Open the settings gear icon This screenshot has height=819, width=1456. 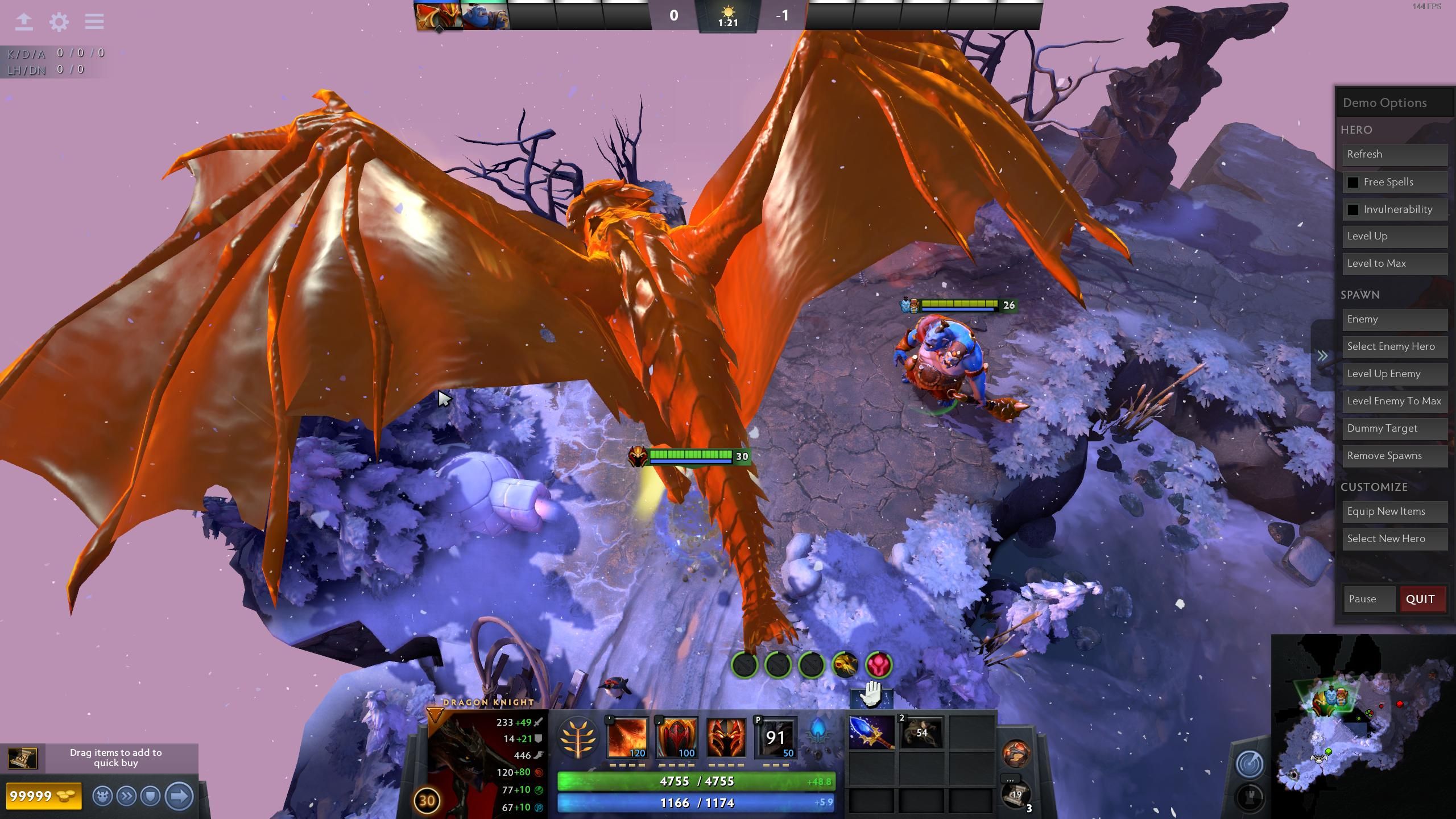[59, 22]
